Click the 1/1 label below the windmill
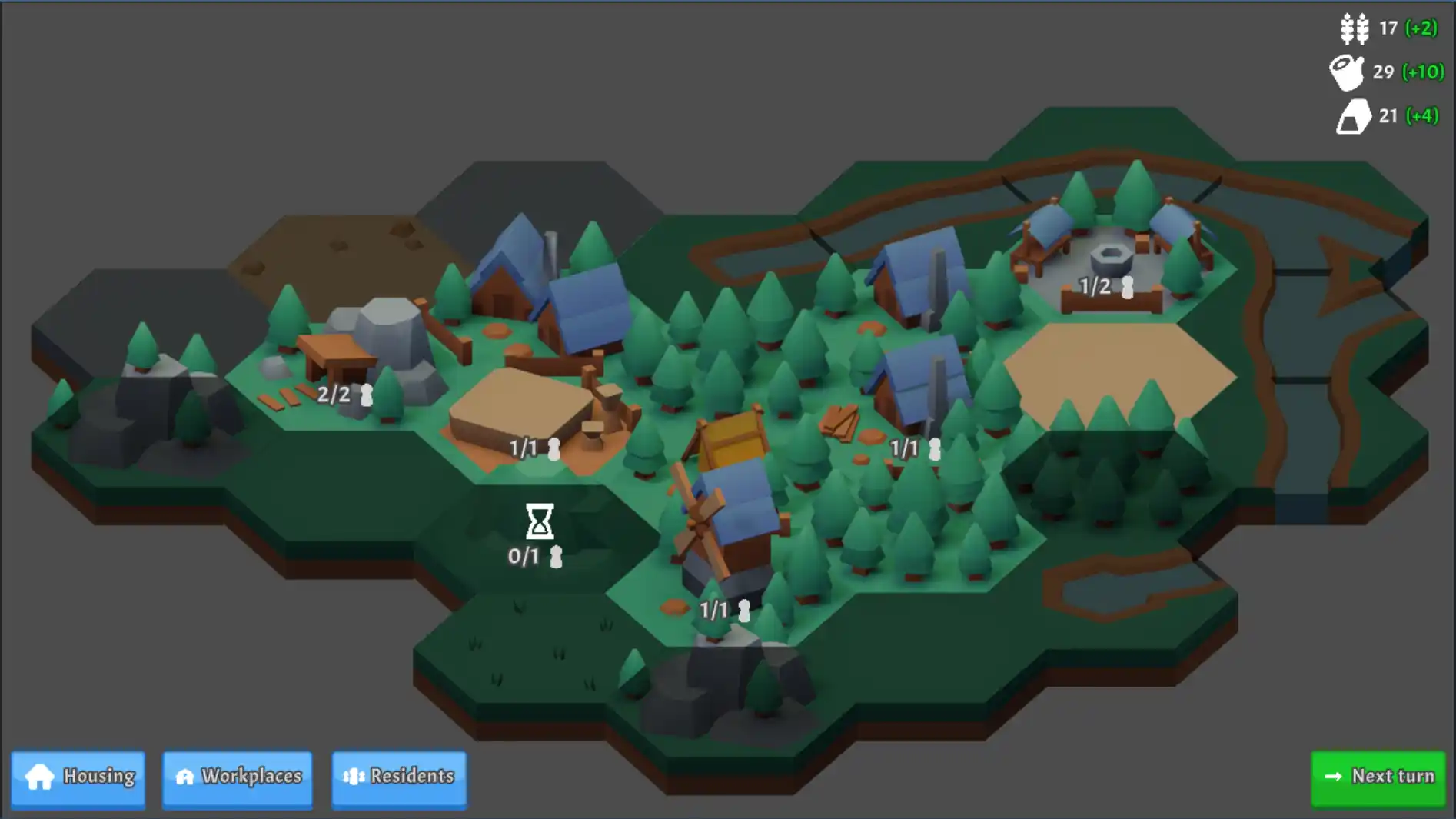The height and width of the screenshot is (819, 1456). point(714,608)
